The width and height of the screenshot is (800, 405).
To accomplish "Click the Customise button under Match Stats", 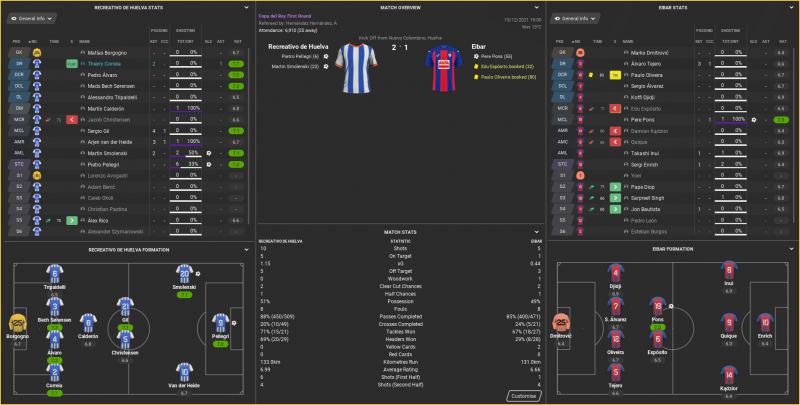I will tap(524, 396).
